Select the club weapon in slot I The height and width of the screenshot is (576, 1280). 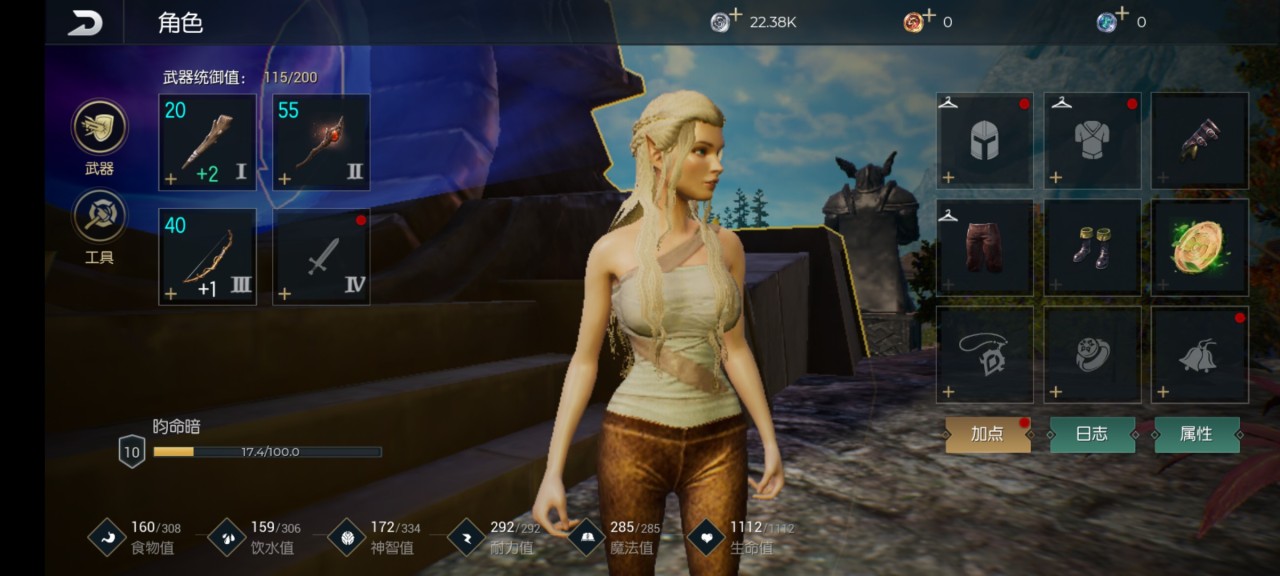pyautogui.click(x=207, y=142)
